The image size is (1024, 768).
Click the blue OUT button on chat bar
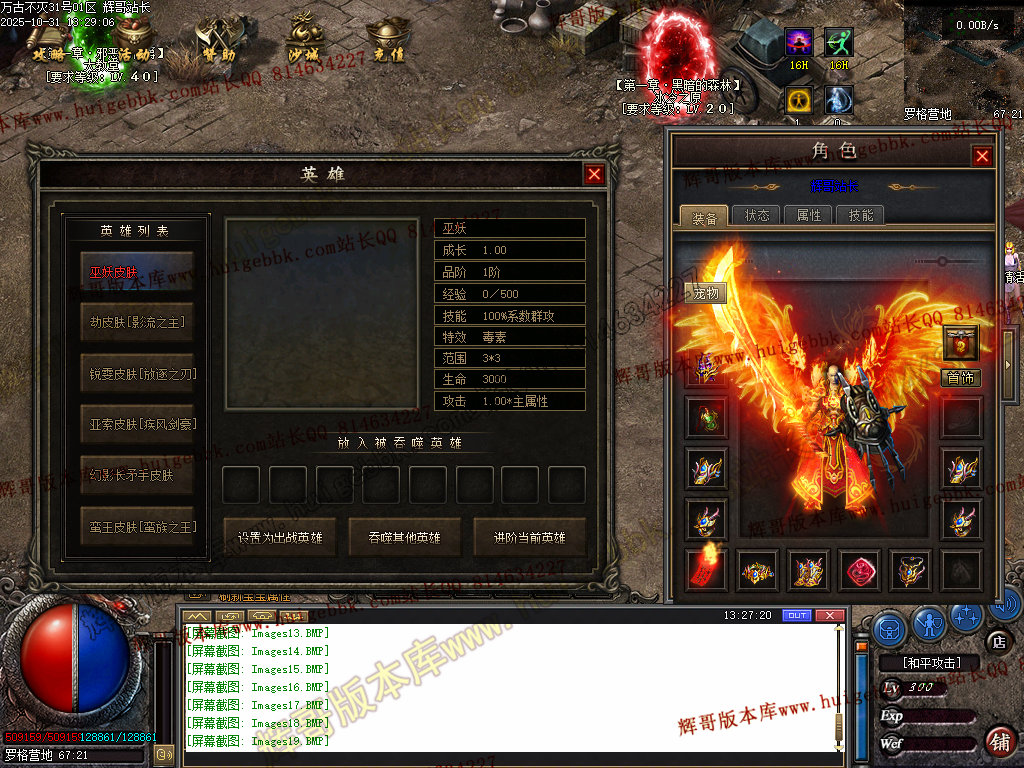(x=797, y=615)
